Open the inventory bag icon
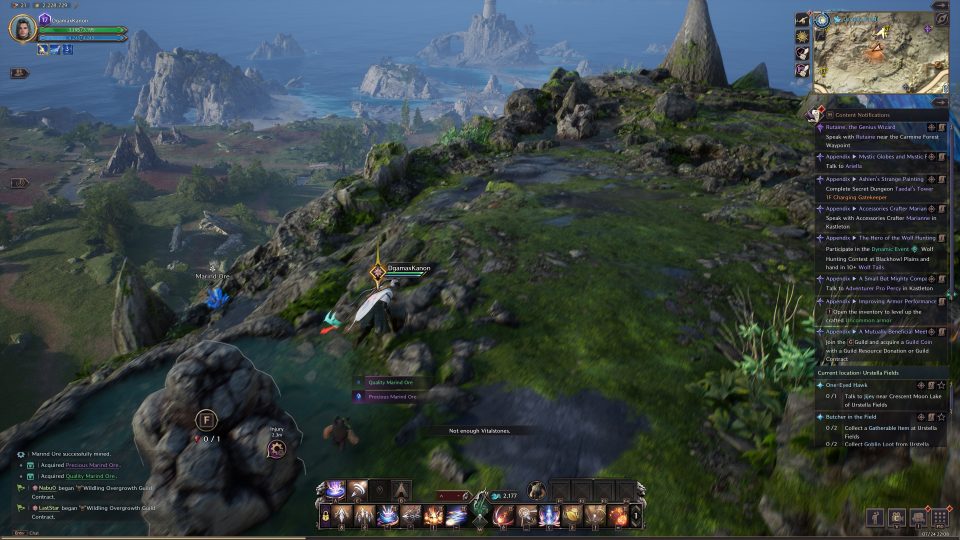Screen dimensions: 960x540 [x=917, y=517]
